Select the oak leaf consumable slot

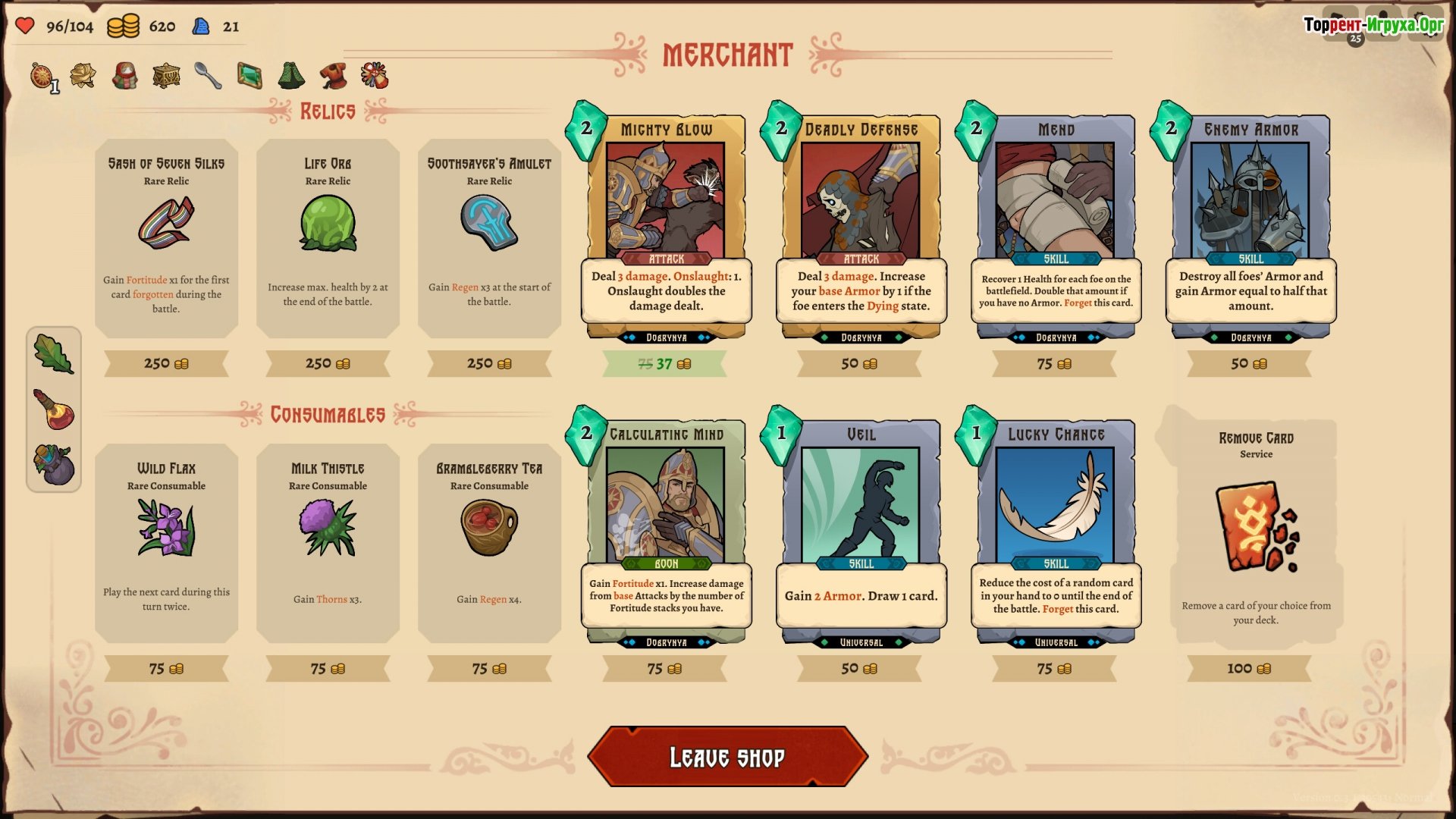53,353
